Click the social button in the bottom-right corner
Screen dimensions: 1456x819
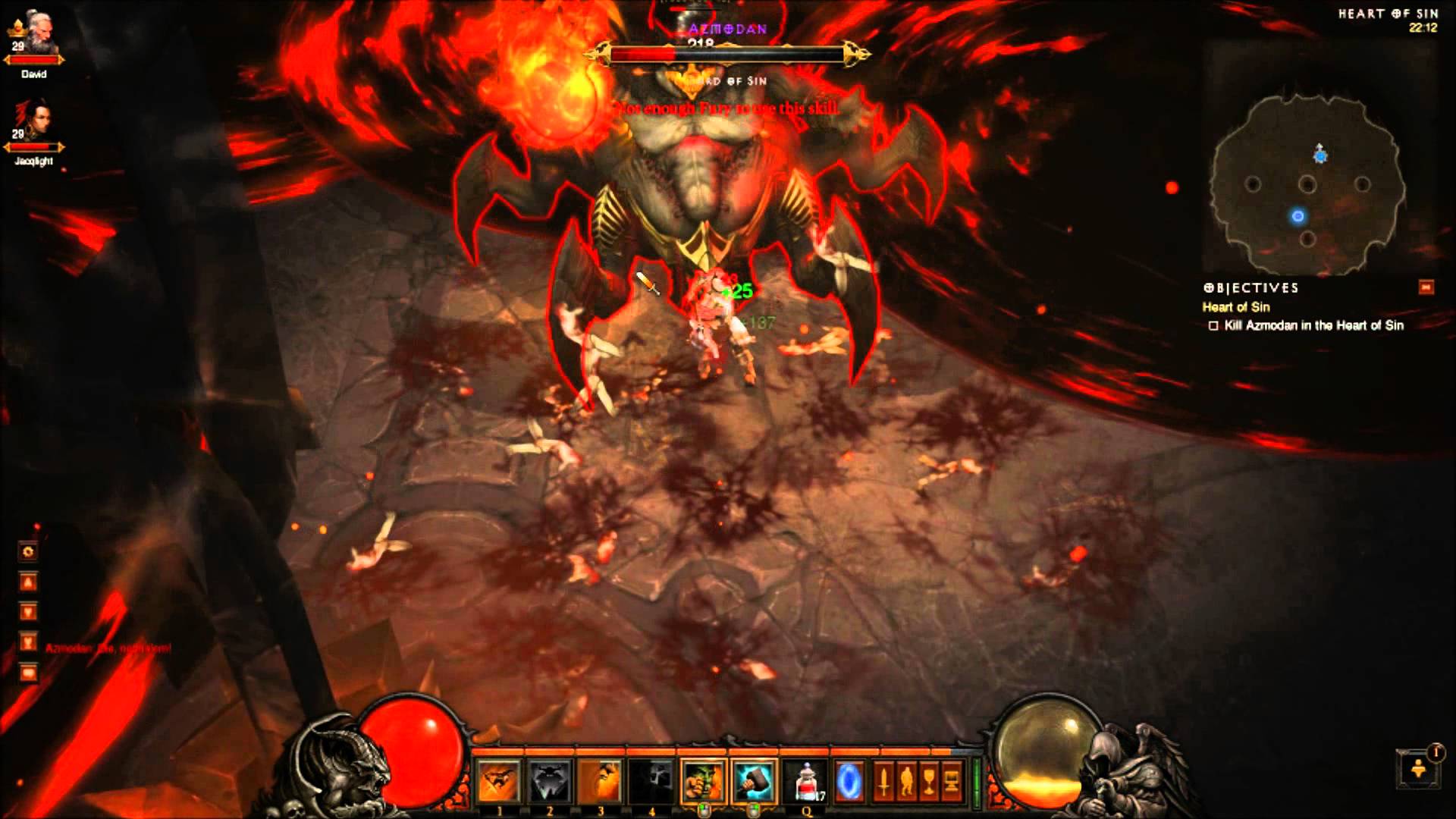pos(1418,770)
